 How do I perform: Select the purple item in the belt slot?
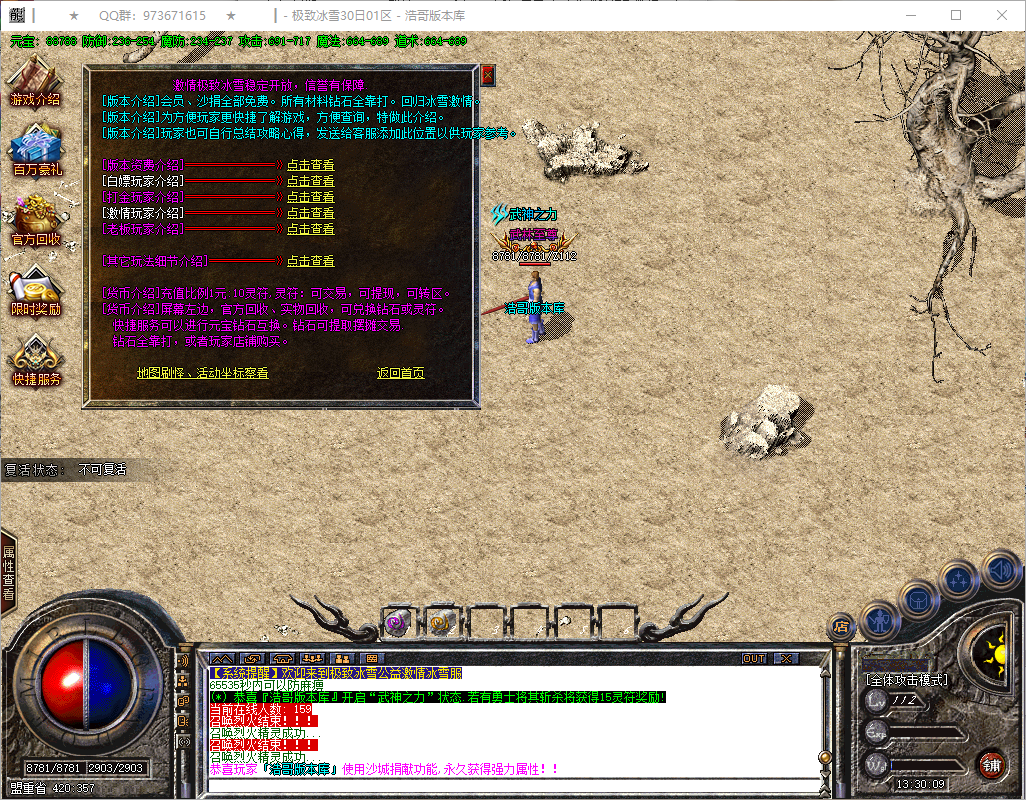point(394,622)
